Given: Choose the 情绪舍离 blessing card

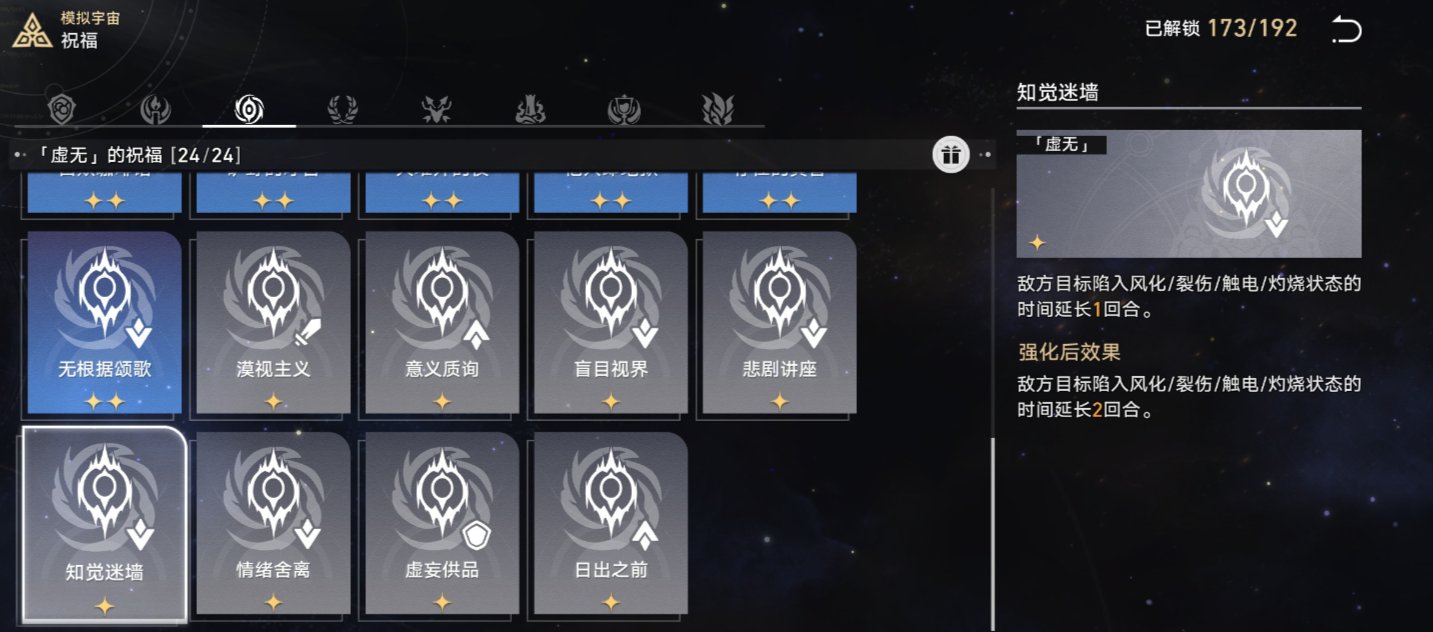Looking at the screenshot, I should 273,523.
